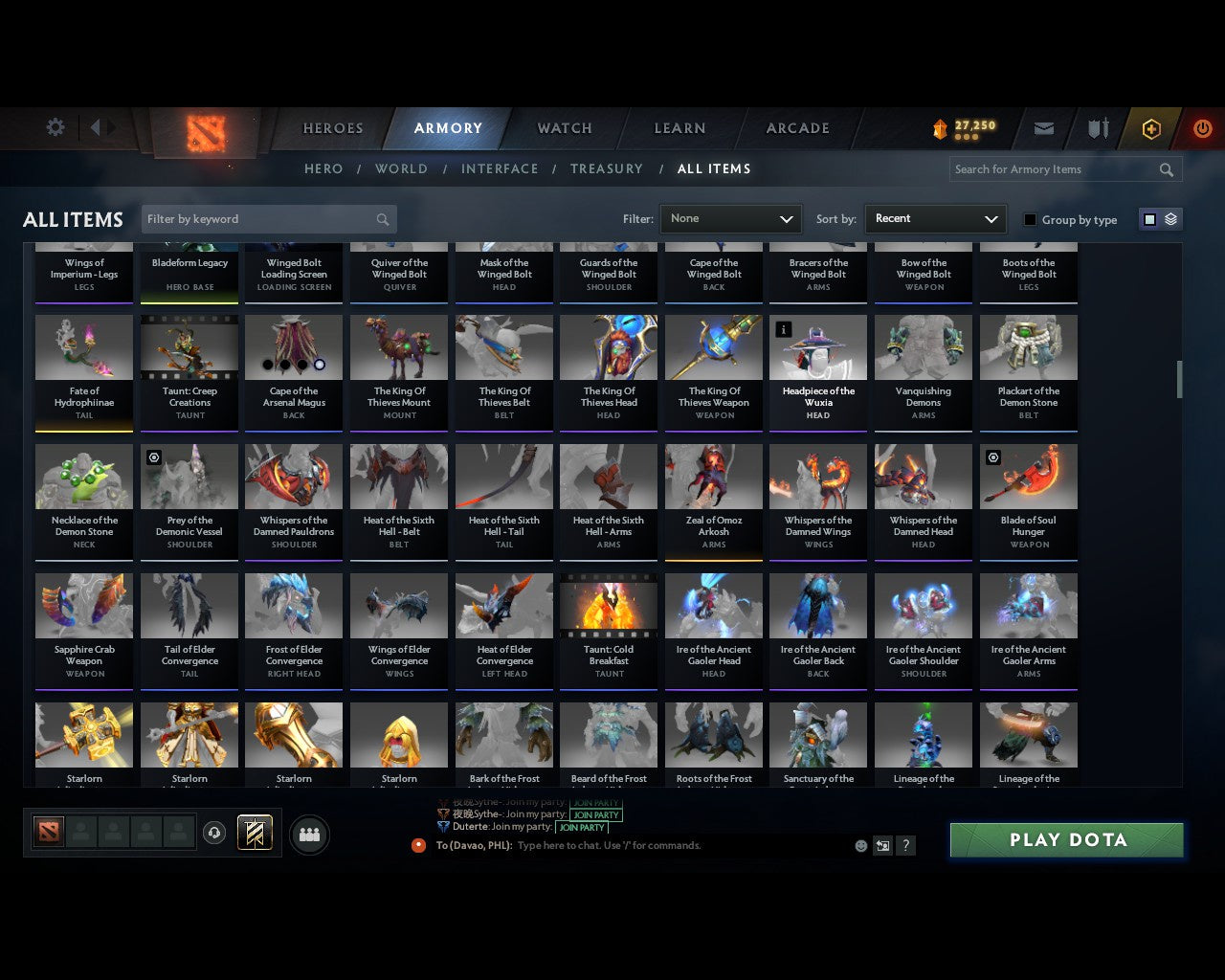Enable the Group by type checkbox
The image size is (1225, 980).
1030,219
